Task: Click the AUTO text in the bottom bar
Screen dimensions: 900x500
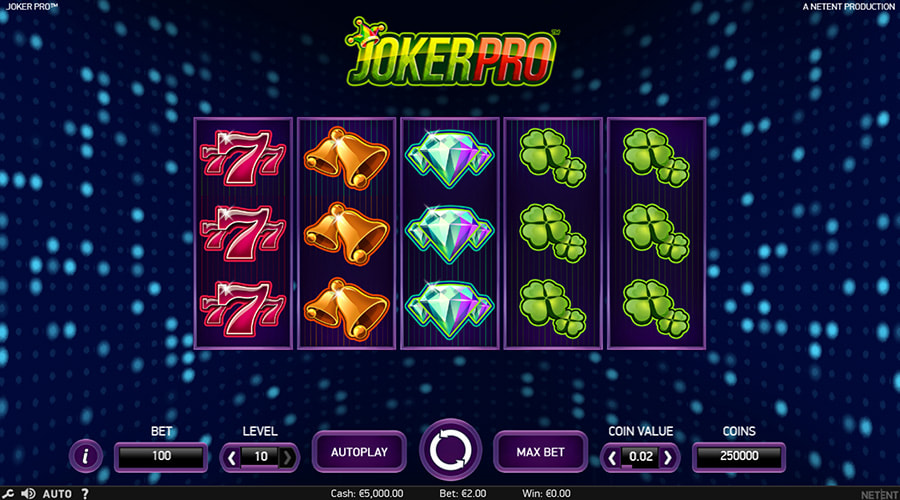Action: 57,494
